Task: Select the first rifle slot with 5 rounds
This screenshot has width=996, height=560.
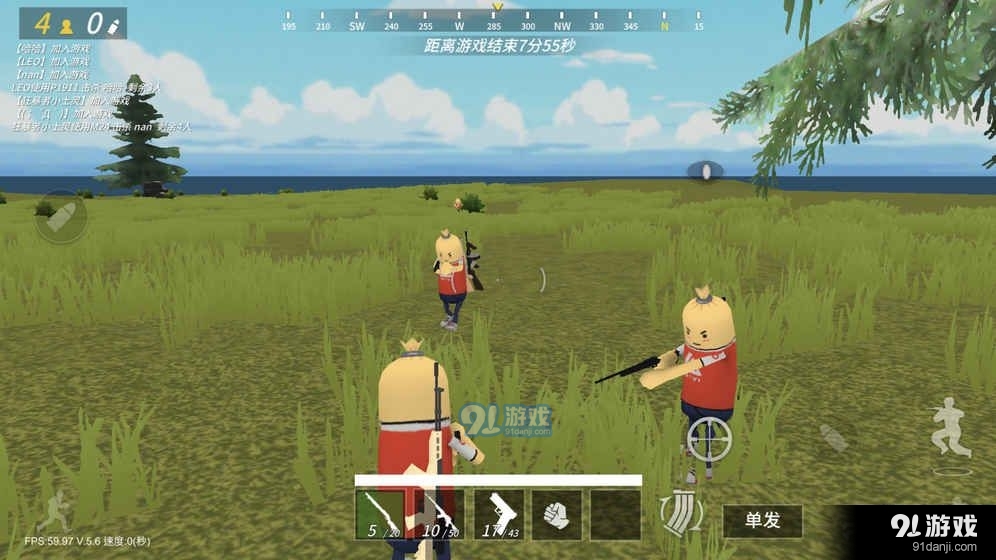Action: [x=381, y=514]
